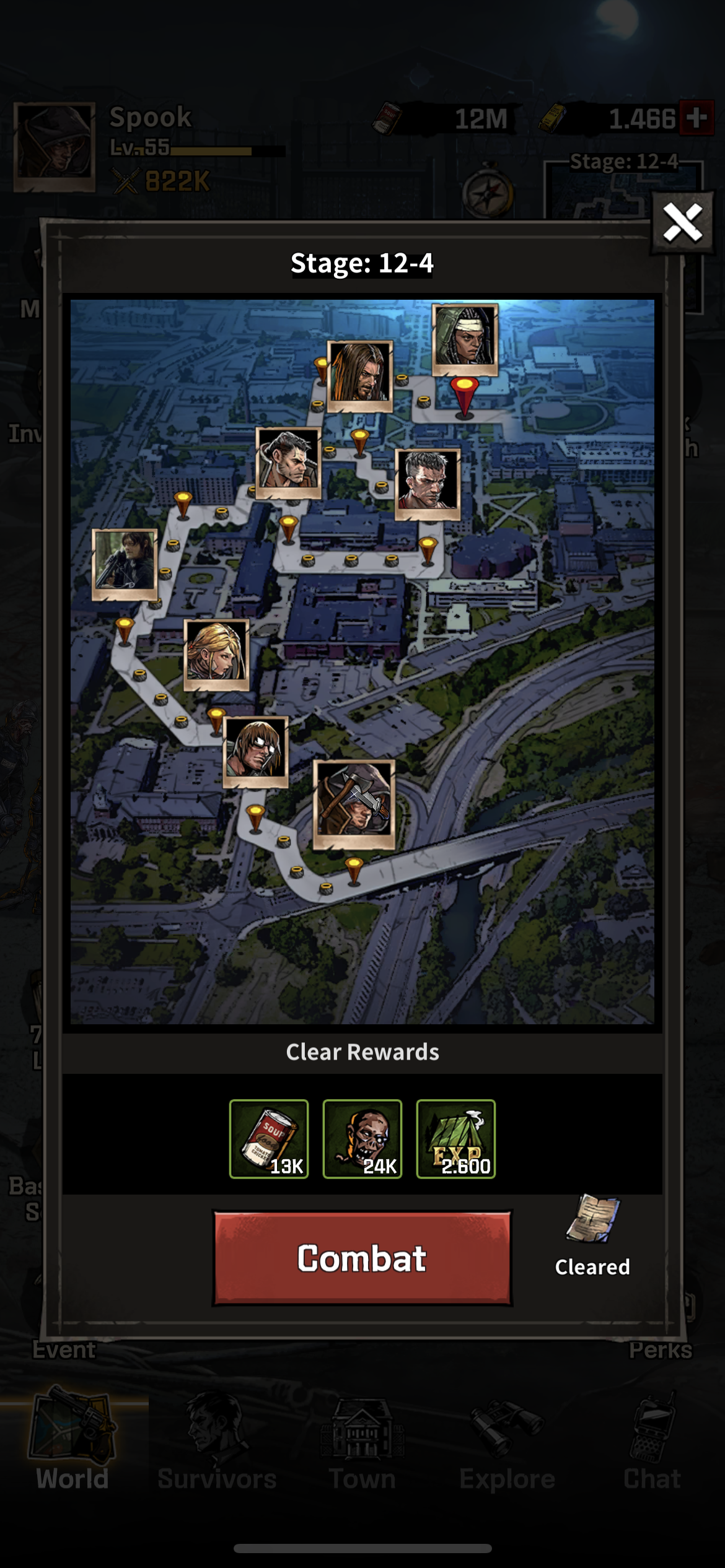Select the blonde woman survivor portrait

click(216, 654)
